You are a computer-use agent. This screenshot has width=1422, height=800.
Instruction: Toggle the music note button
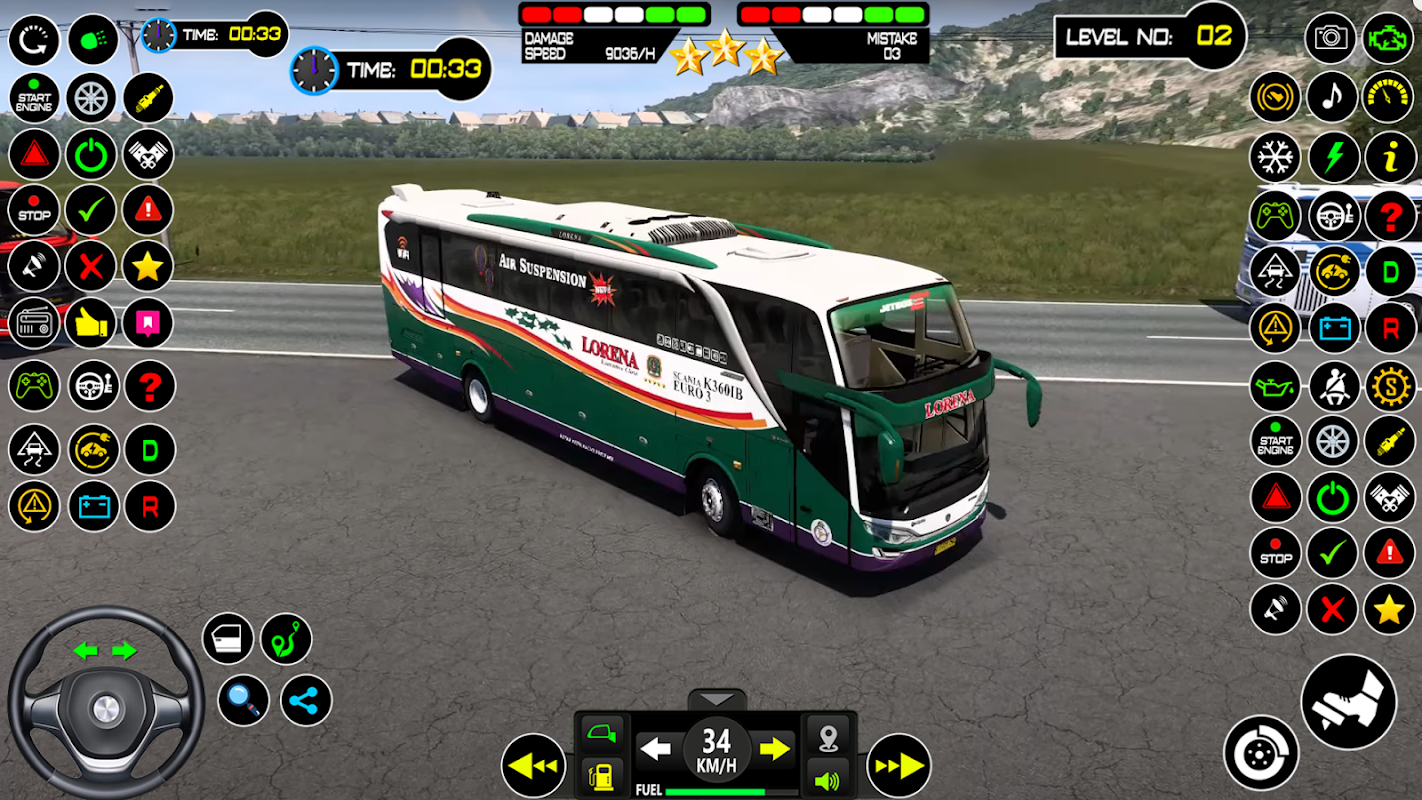[x=1331, y=97]
